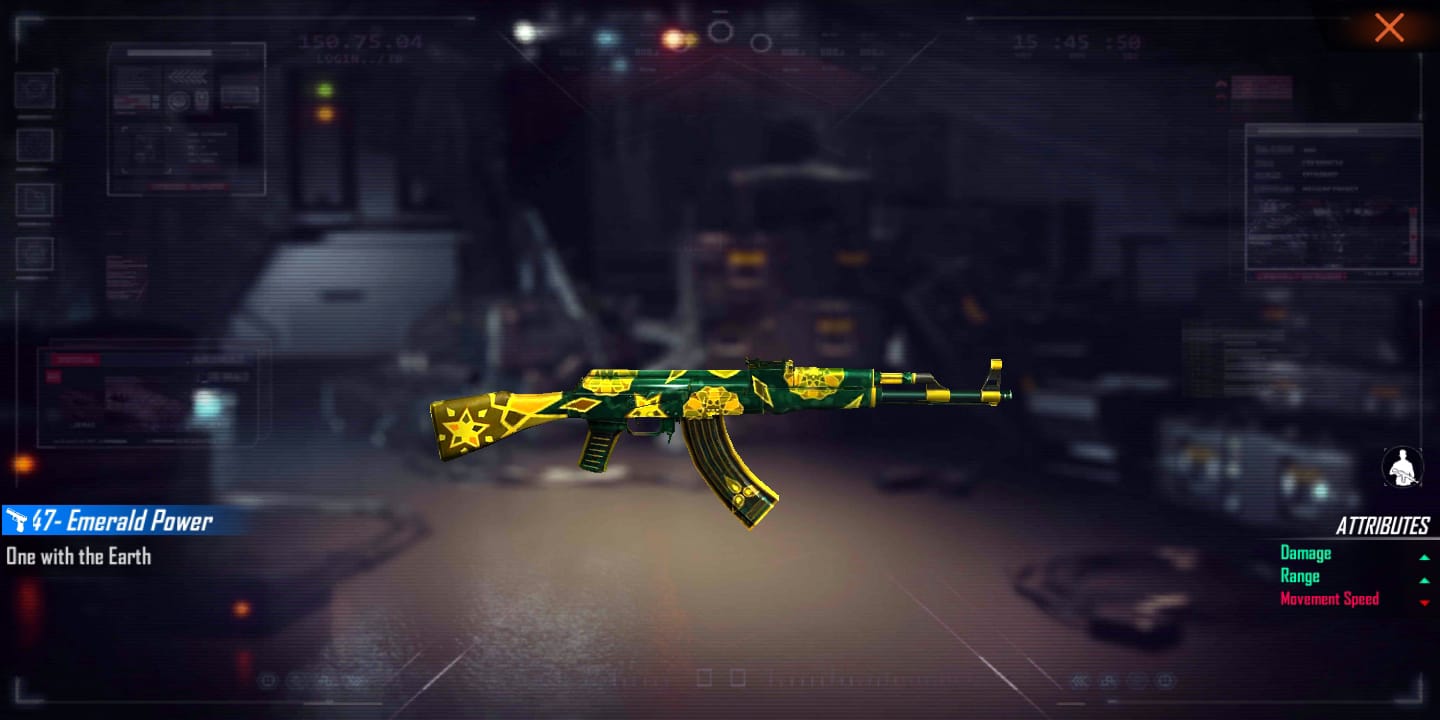Click the orange dot indicator on the left side
The width and height of the screenshot is (1440, 720).
pyautogui.click(x=22, y=462)
